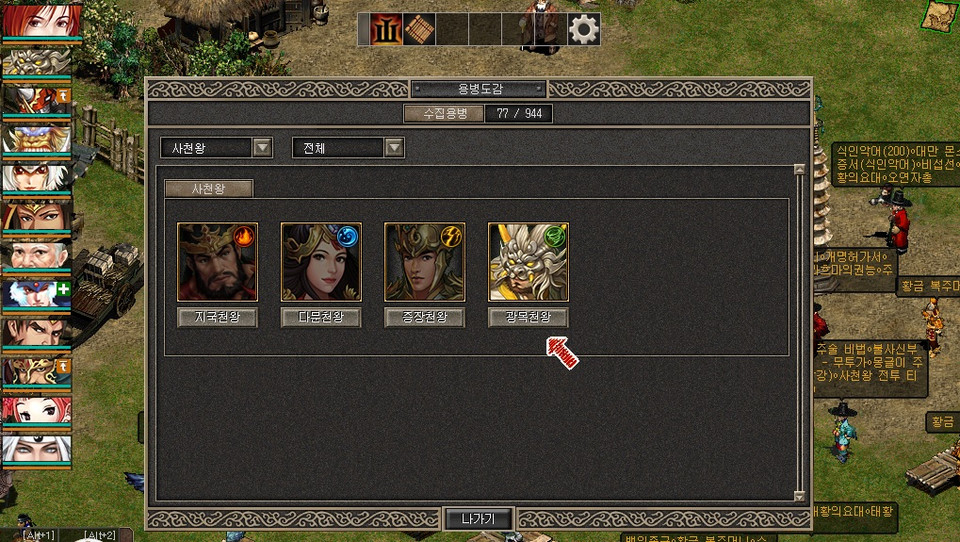This screenshot has width=960, height=542.
Task: Pick the 증장천왕 lightning mercenary portrait
Action: [424, 262]
